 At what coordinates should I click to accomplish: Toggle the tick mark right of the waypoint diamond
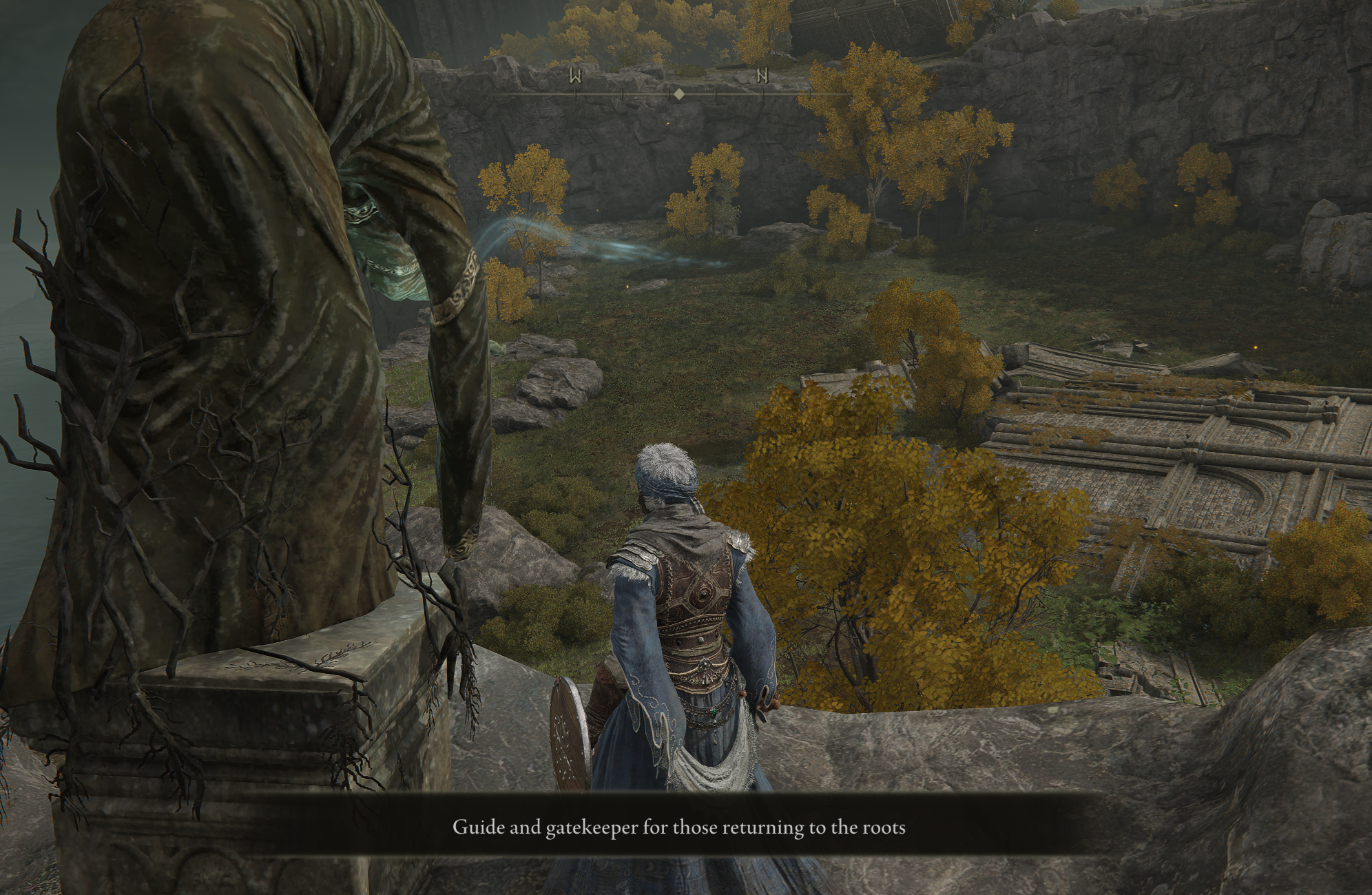[x=715, y=94]
